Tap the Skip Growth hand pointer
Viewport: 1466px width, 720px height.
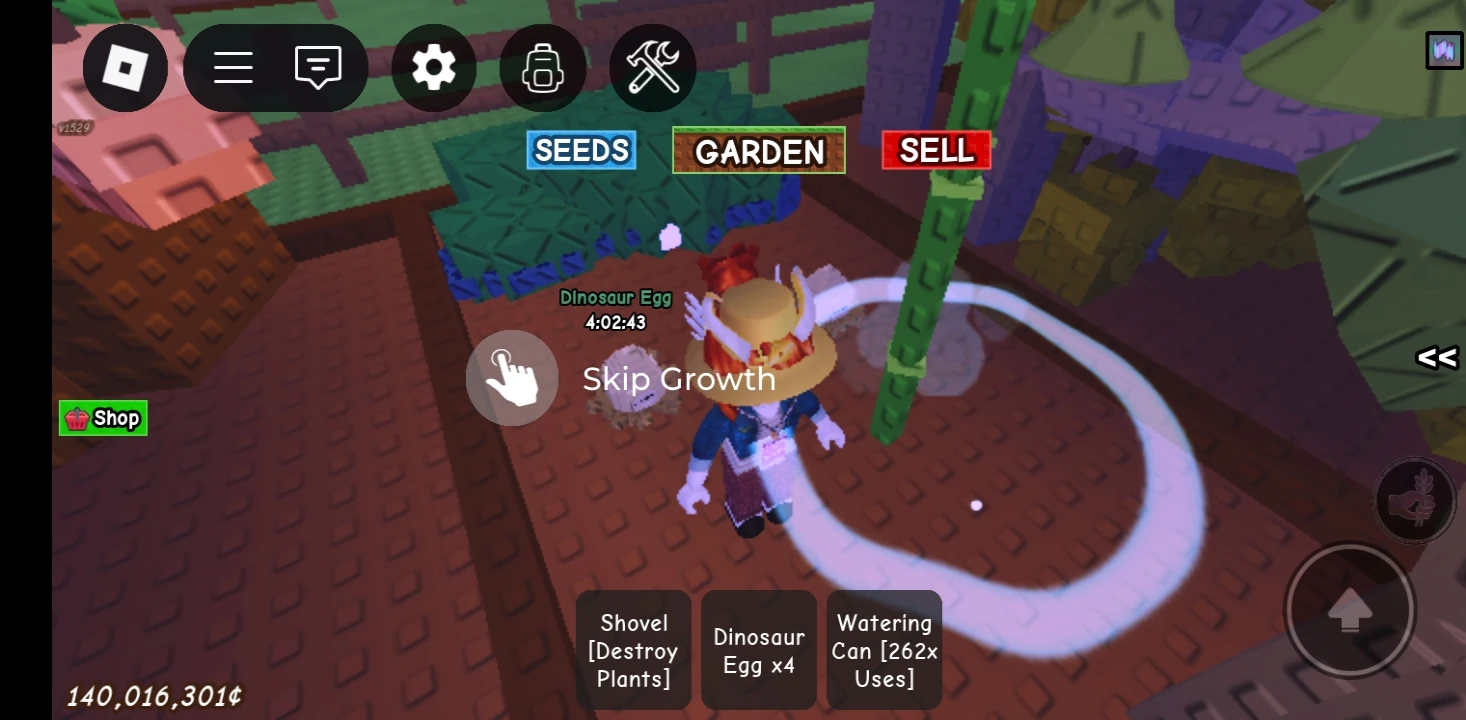point(511,378)
